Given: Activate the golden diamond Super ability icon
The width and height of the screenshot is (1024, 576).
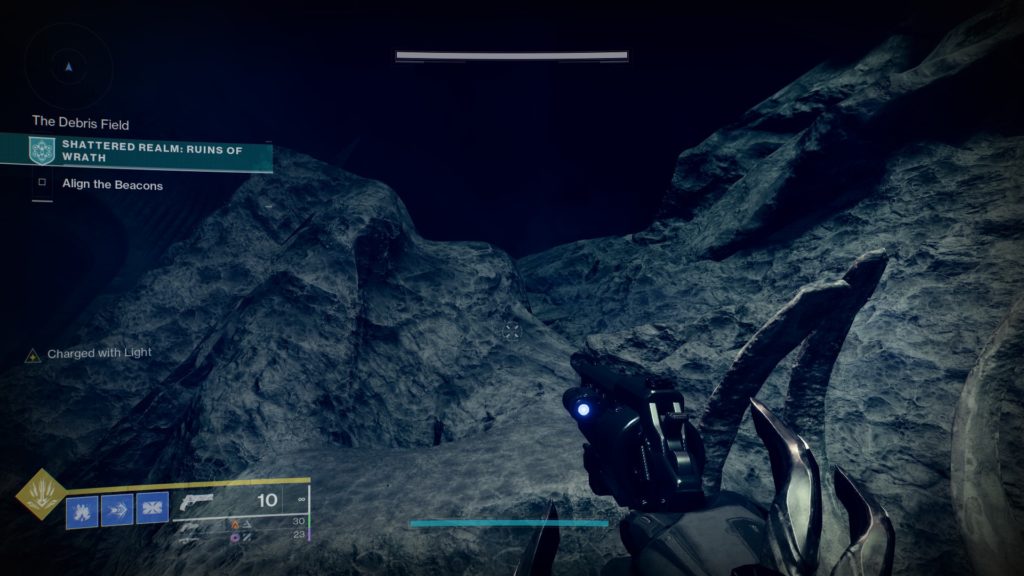Looking at the screenshot, I should click(41, 494).
